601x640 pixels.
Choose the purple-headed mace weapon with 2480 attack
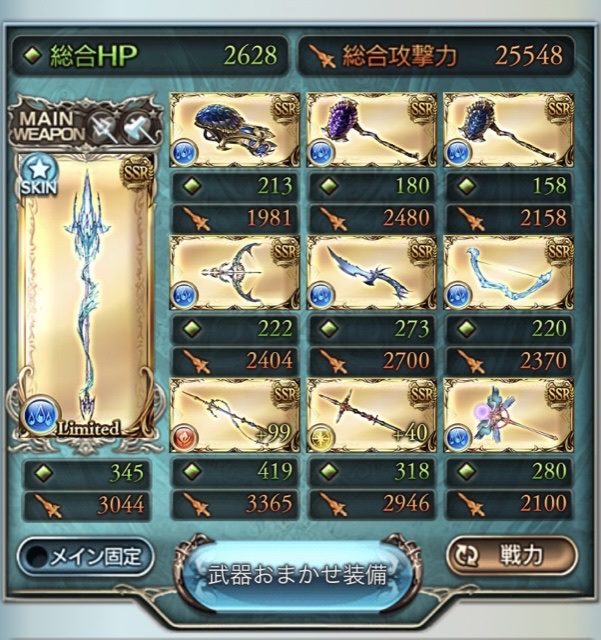coord(371,130)
